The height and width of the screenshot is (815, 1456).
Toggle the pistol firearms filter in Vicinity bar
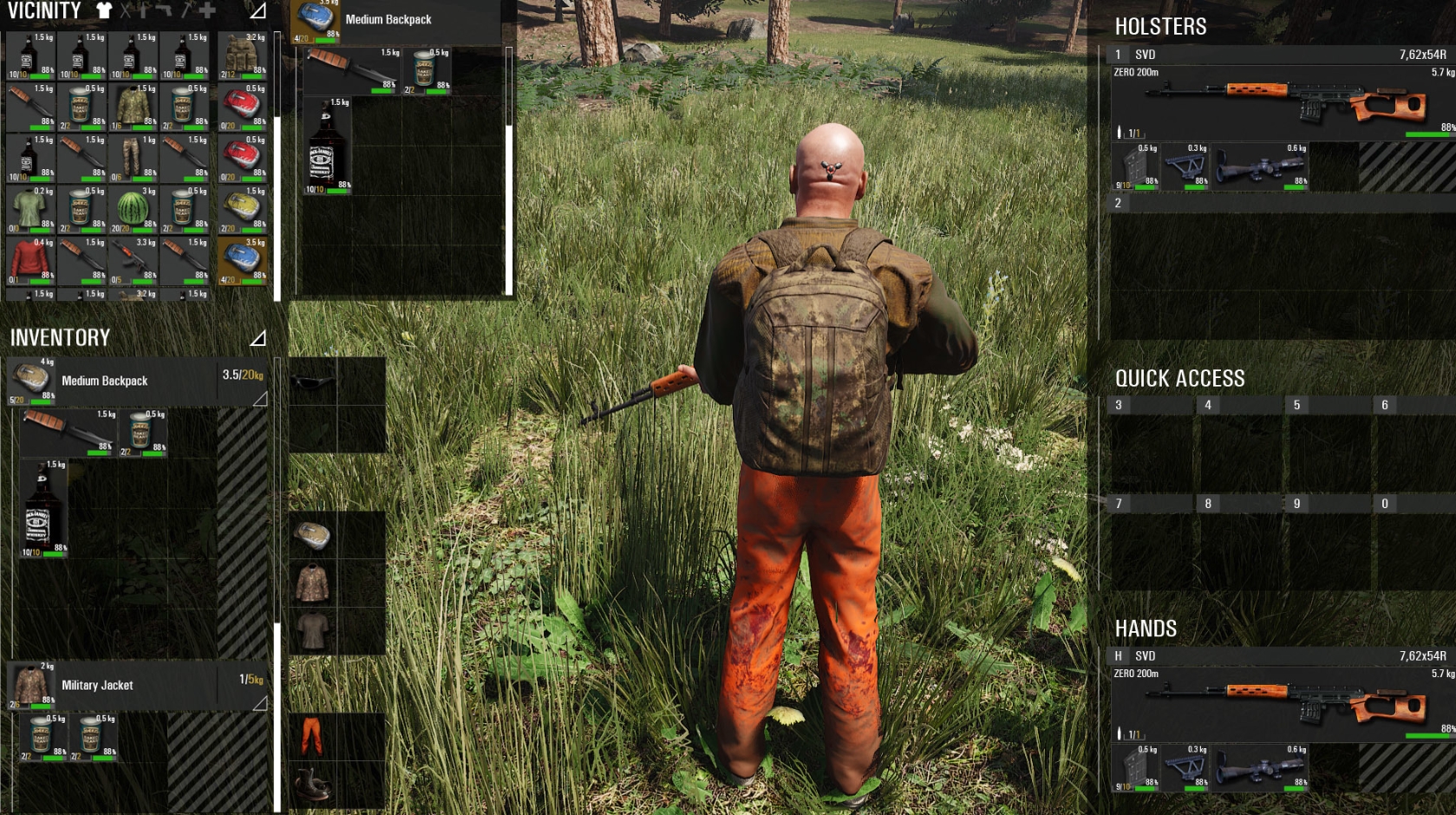[x=163, y=10]
